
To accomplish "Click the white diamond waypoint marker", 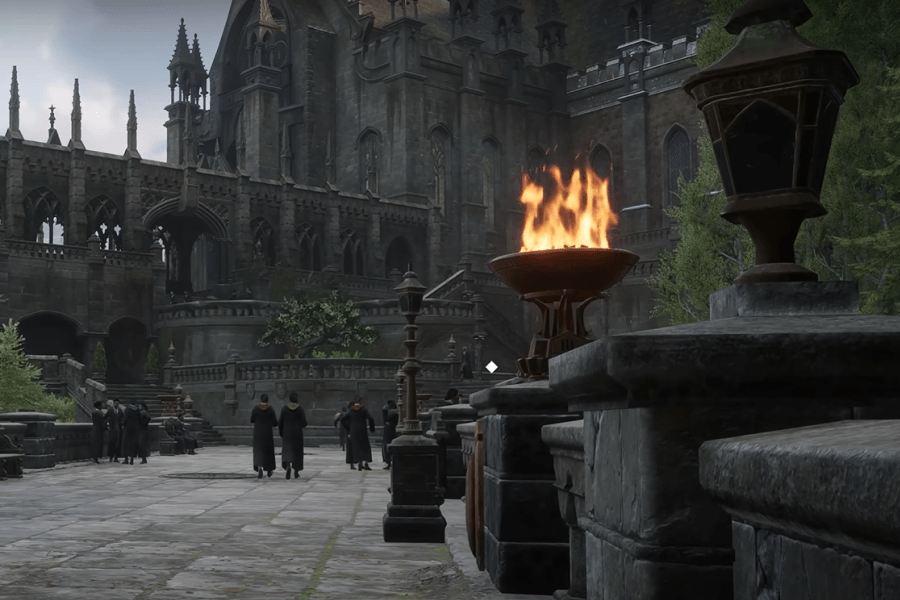I will [x=491, y=367].
